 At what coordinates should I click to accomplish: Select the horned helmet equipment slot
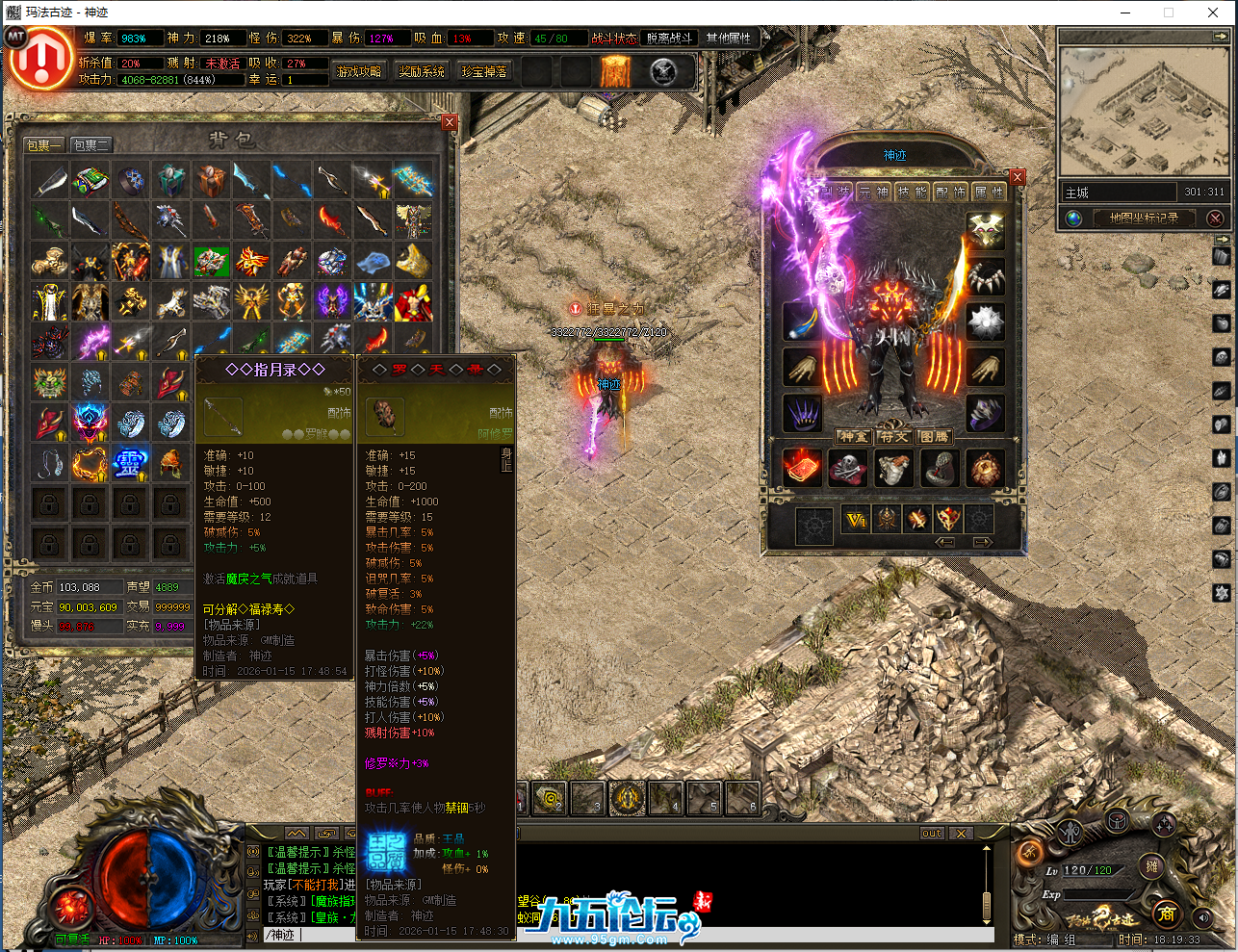tap(985, 231)
